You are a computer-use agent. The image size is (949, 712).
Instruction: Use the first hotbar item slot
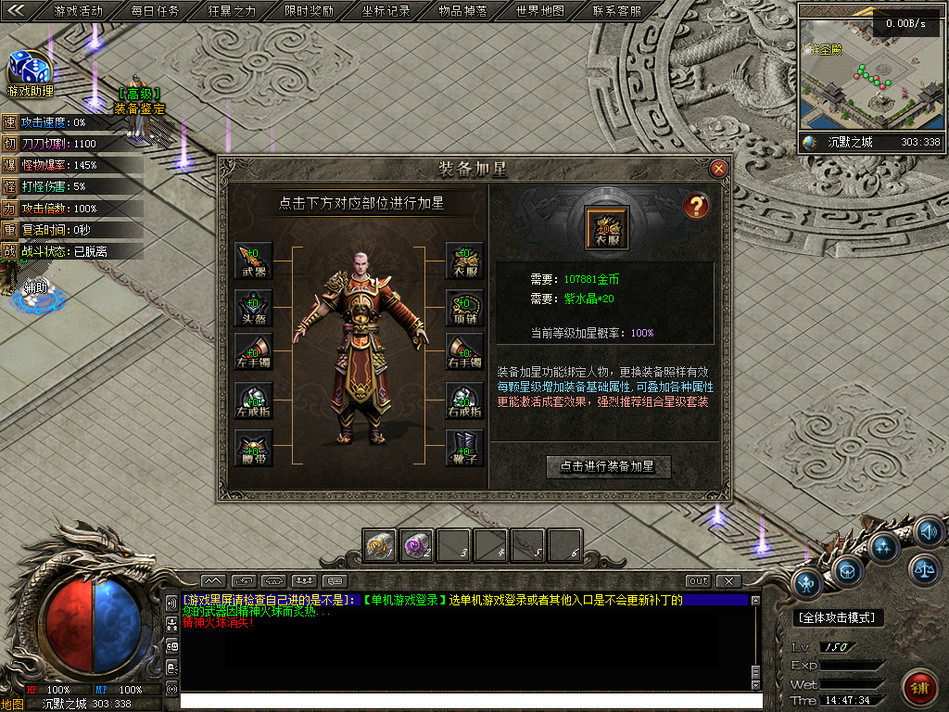[x=380, y=545]
